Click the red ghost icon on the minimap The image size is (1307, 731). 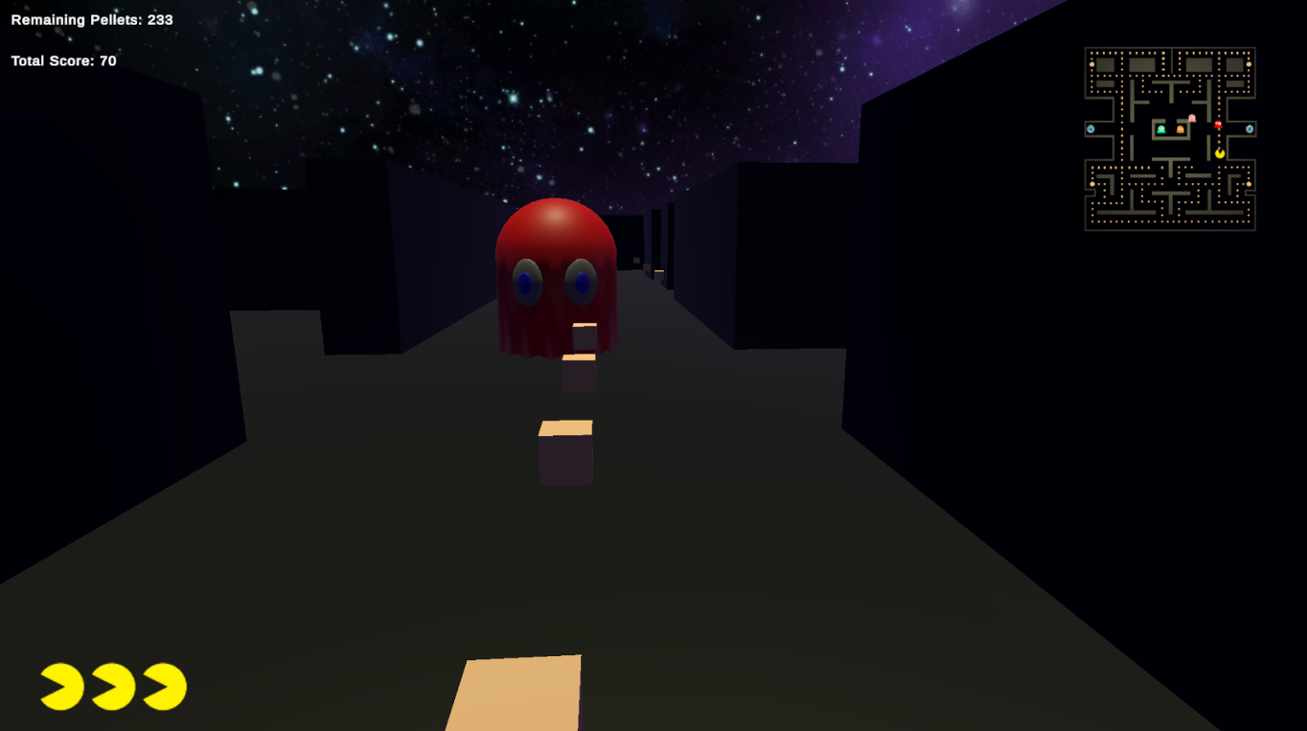[1218, 124]
